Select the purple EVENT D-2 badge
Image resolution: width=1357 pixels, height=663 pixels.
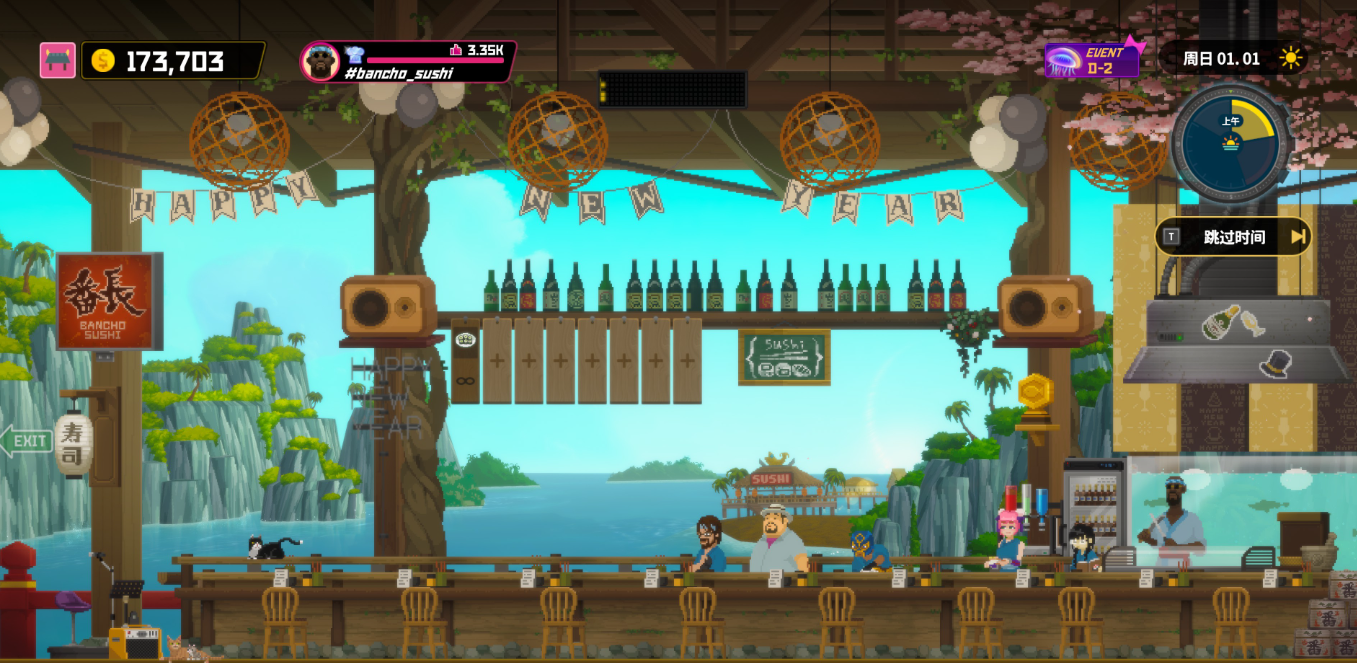(x=1092, y=61)
